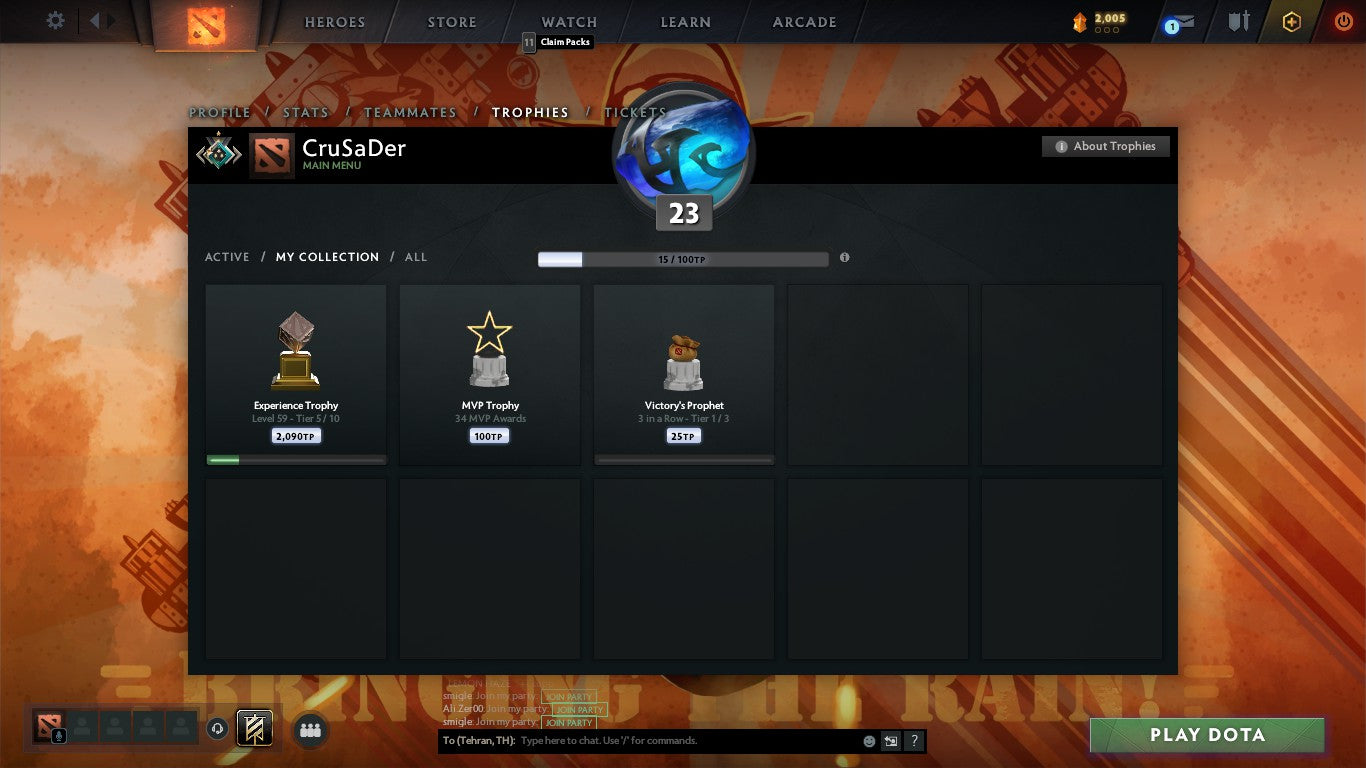1366x768 pixels.
Task: Click the 15/100TP trophy progress bar
Action: coord(683,258)
